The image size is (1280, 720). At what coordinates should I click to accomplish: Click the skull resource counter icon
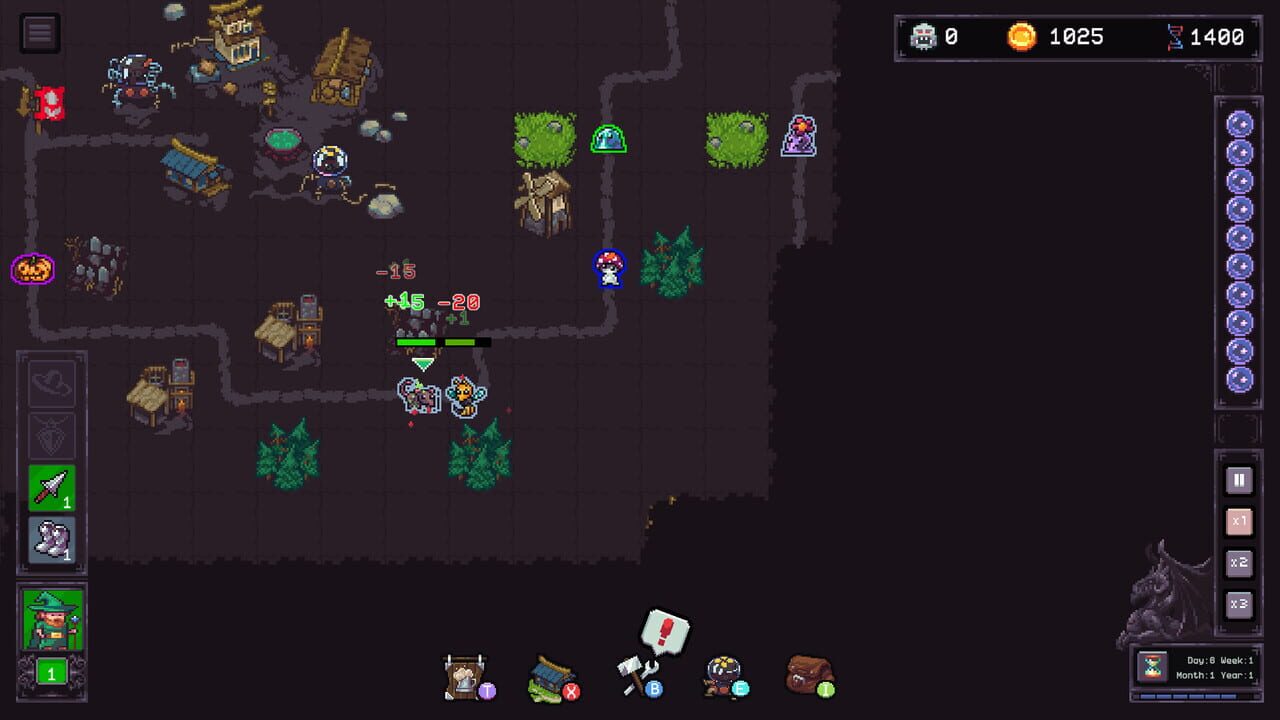(x=926, y=37)
